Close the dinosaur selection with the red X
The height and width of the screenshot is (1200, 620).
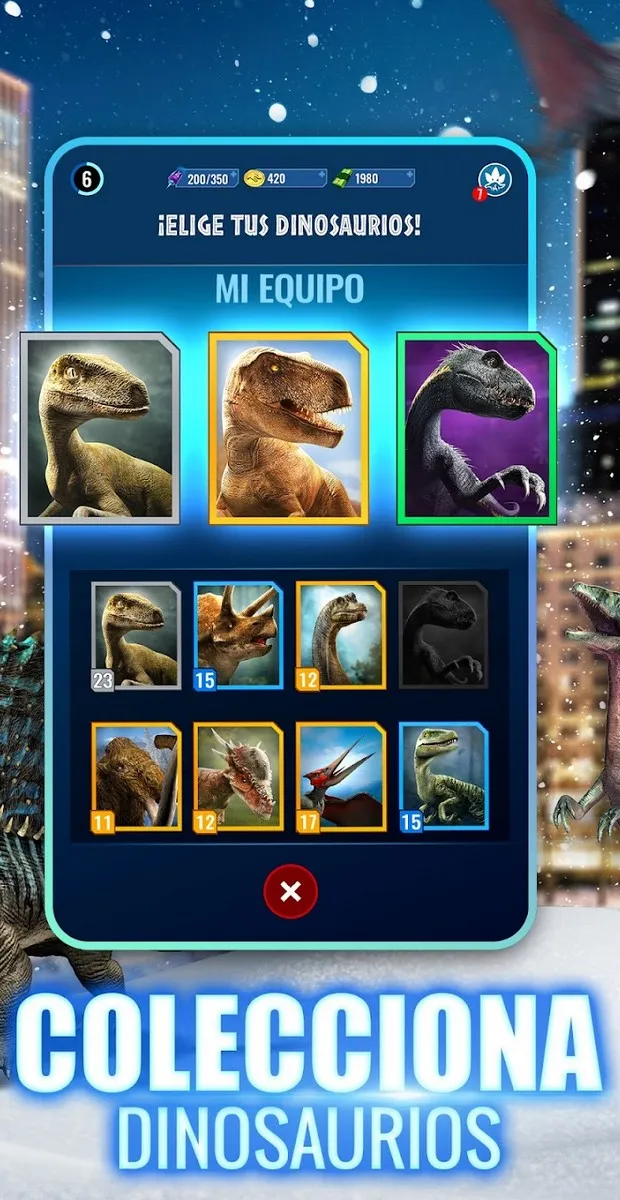coord(290,891)
